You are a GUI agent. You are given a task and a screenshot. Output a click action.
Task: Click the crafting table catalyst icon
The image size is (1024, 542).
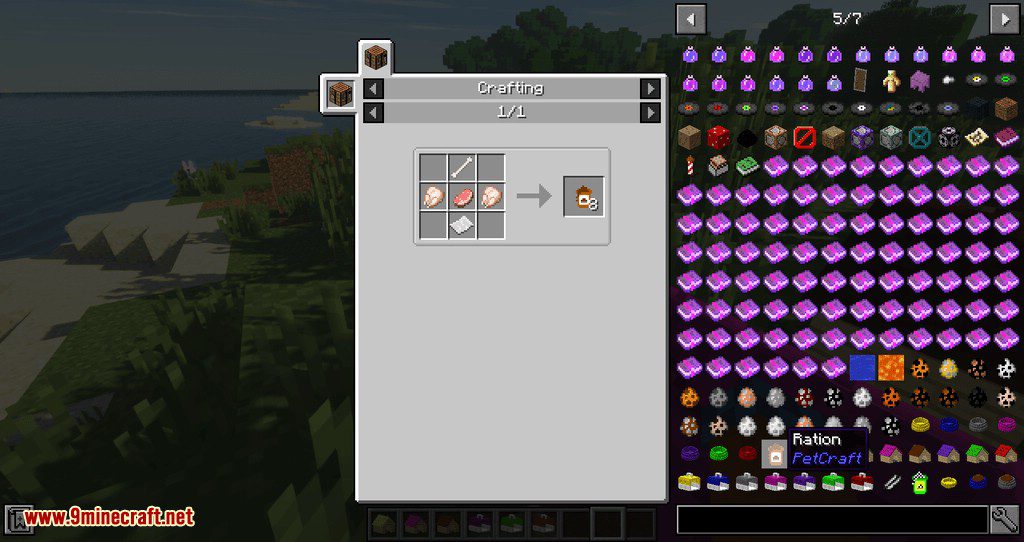340,95
